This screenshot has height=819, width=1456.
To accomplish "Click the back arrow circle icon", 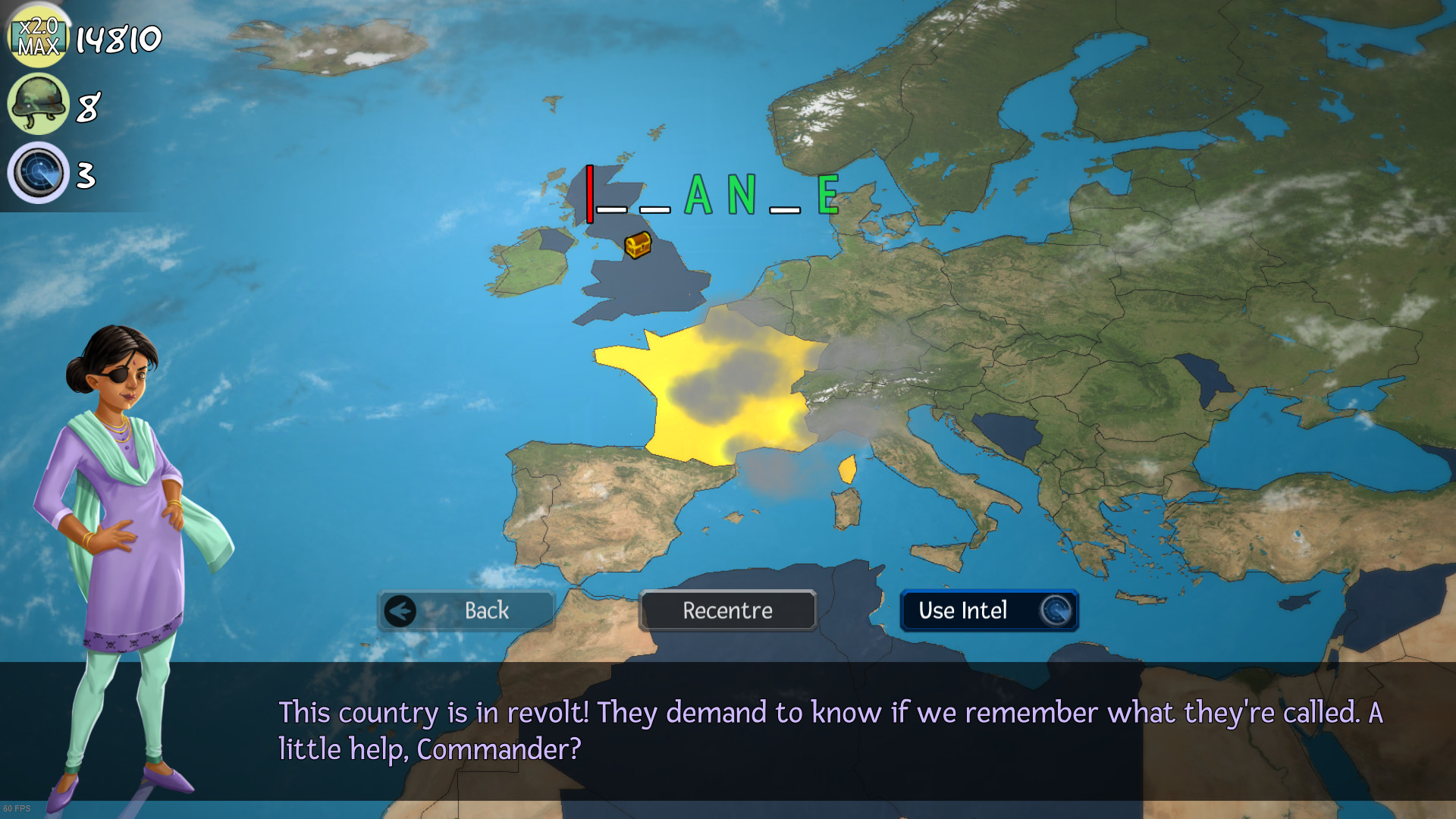I will [400, 610].
